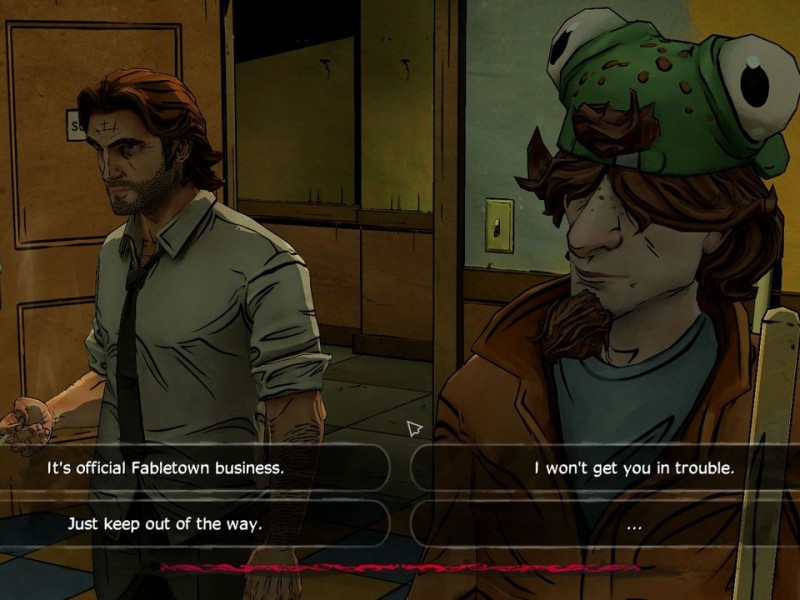This screenshot has width=800, height=600.
Task: Select "I won't get you in trouble." response
Action: click(x=633, y=467)
